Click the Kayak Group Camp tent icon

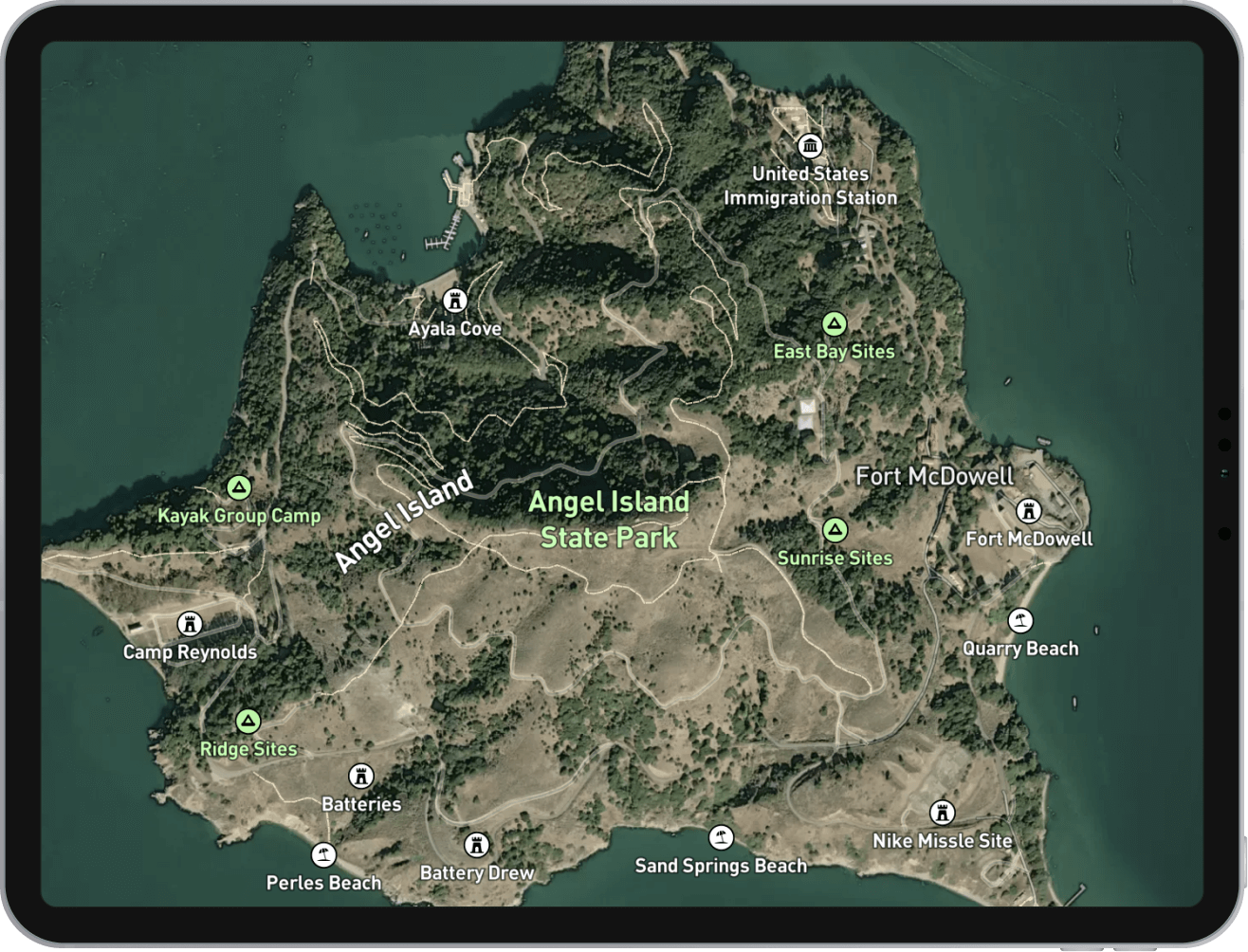(239, 486)
